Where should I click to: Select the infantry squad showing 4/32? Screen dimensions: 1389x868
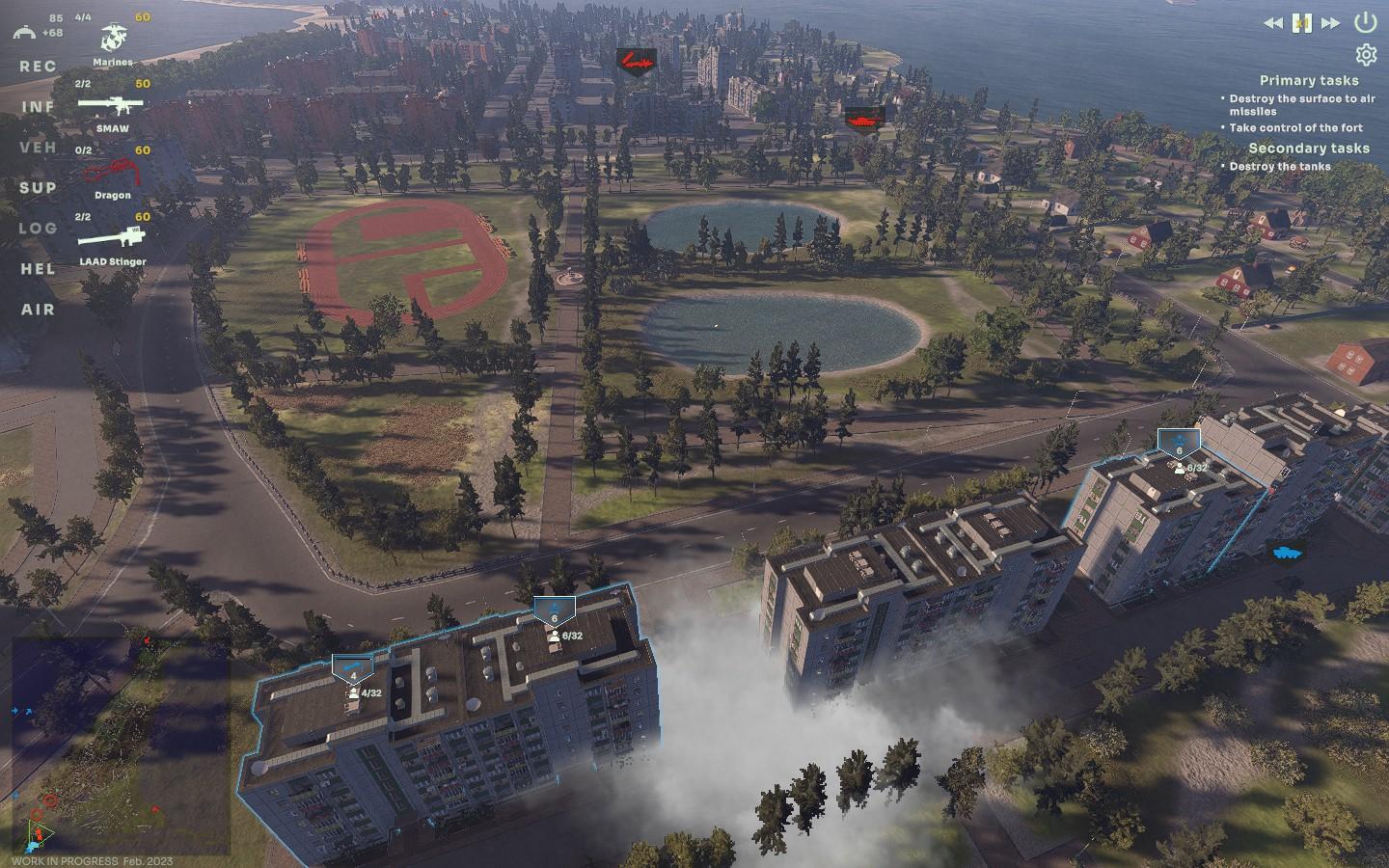[353, 668]
